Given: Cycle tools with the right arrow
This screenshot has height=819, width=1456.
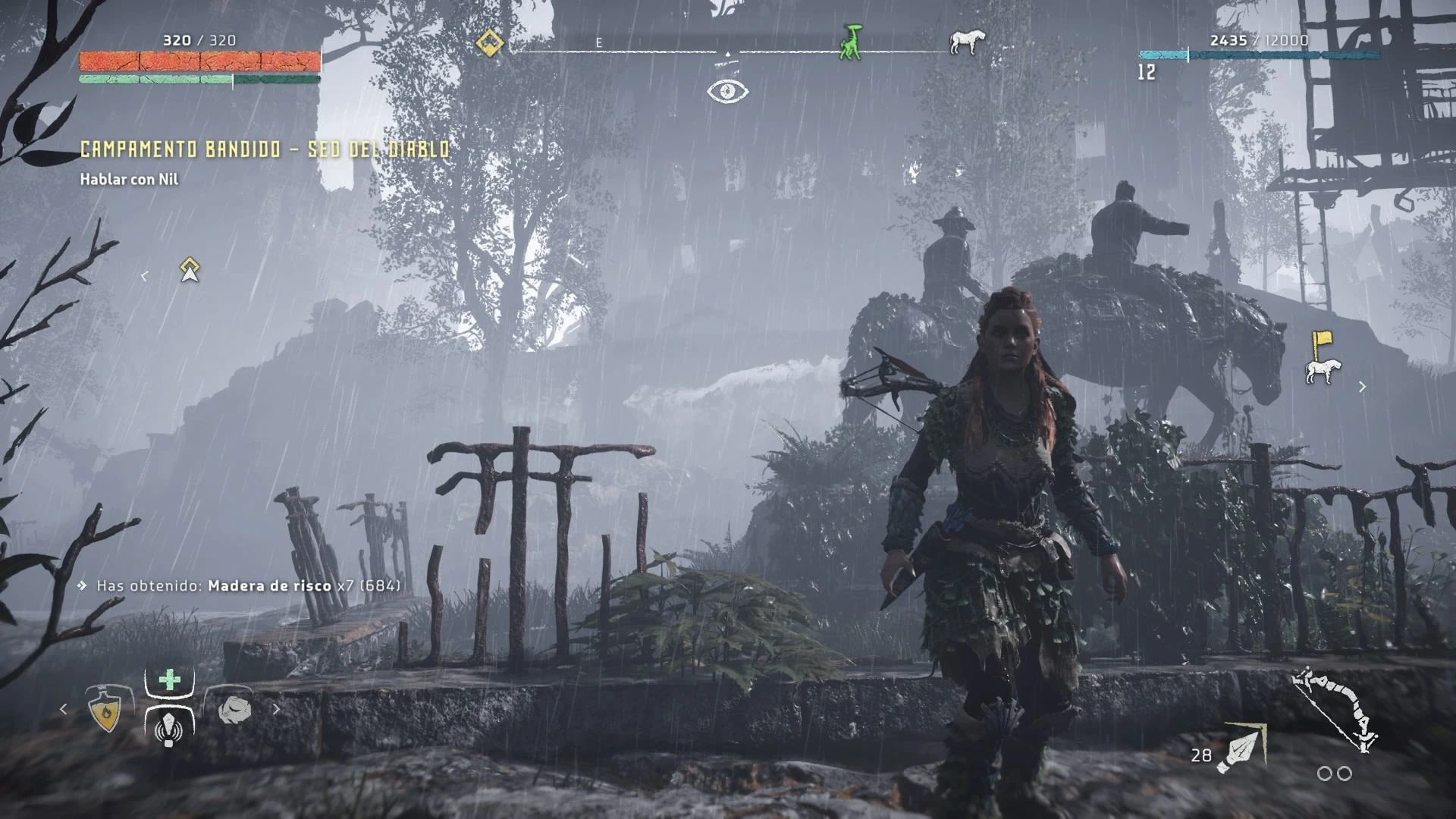Looking at the screenshot, I should 277,710.
